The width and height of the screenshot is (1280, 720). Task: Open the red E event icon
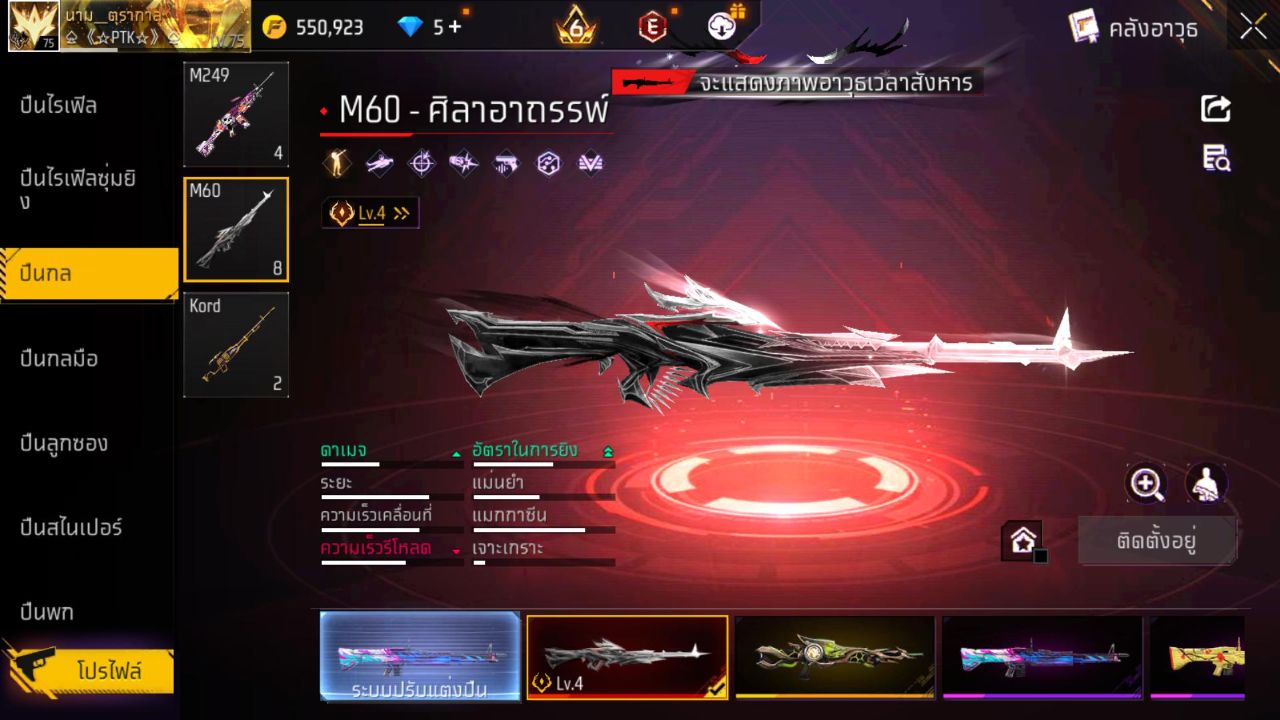click(652, 27)
